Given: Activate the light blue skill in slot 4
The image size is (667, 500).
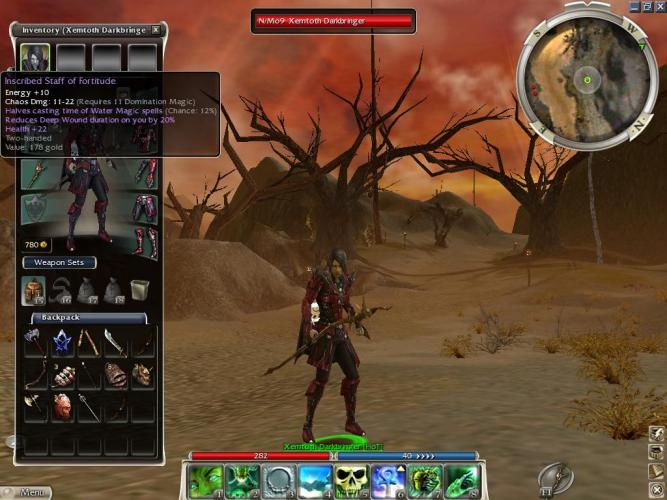Looking at the screenshot, I should (x=315, y=481).
